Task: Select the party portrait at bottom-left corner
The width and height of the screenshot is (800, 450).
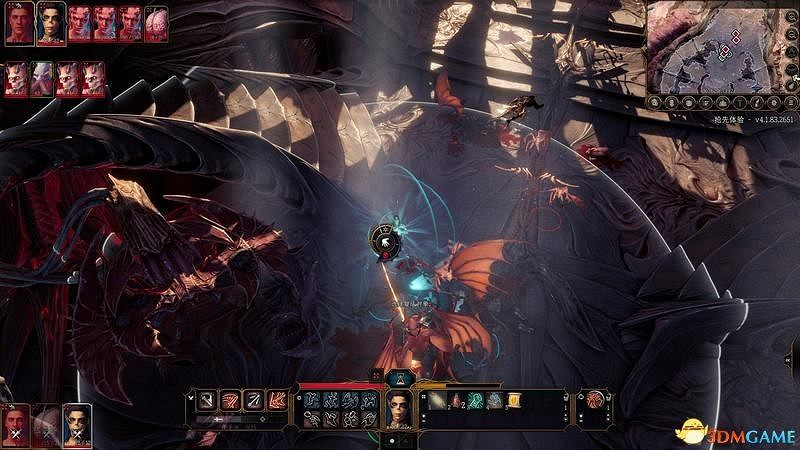Action: coord(16,426)
